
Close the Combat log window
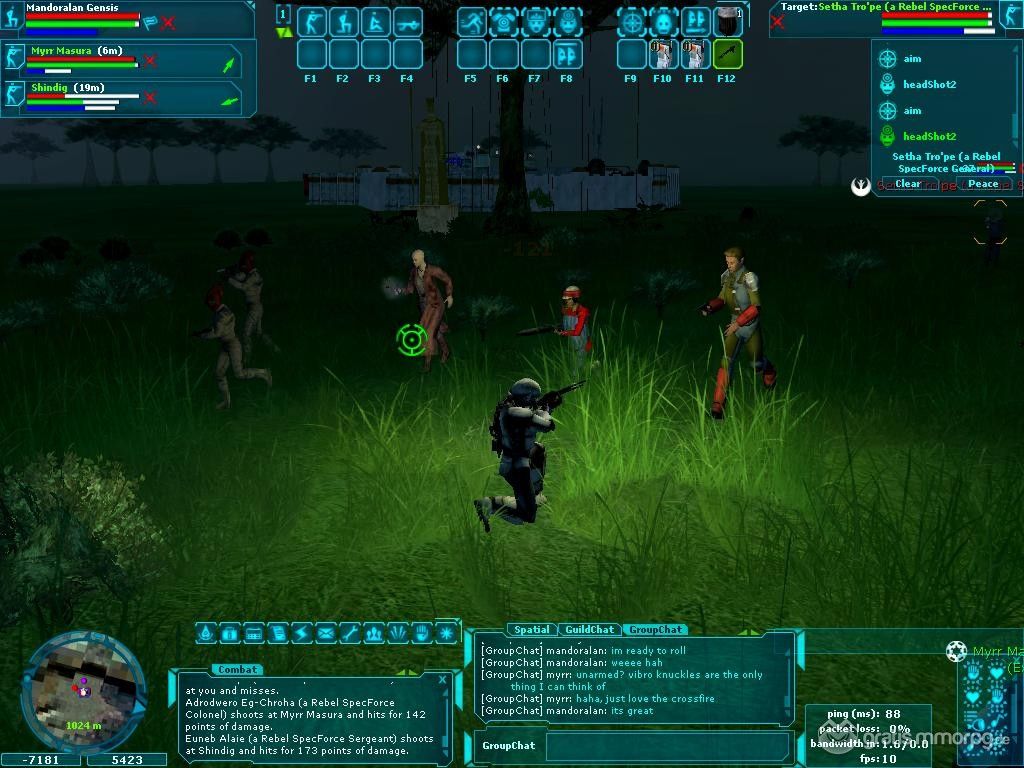tap(443, 681)
